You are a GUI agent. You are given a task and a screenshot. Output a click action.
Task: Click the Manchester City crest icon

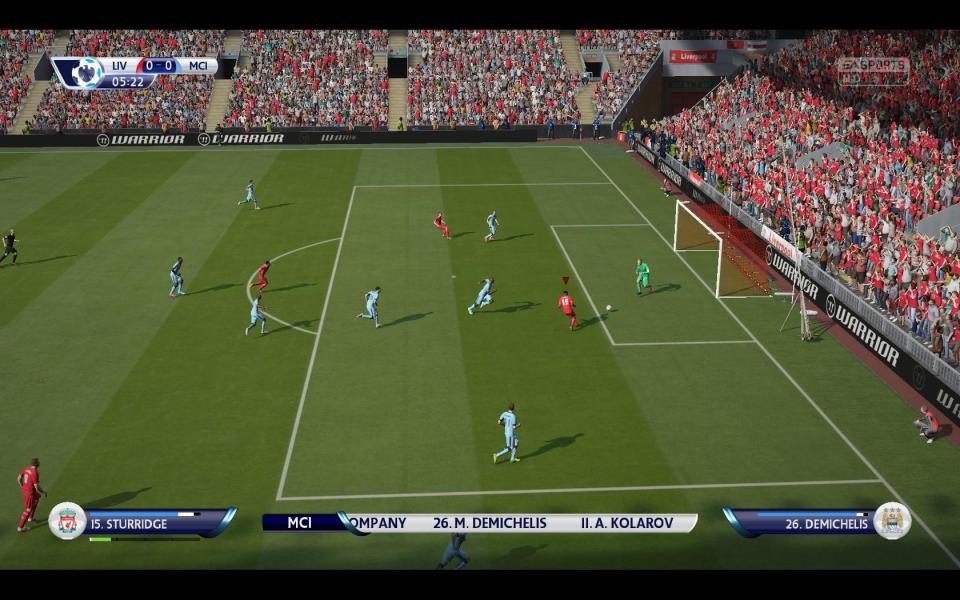[892, 521]
